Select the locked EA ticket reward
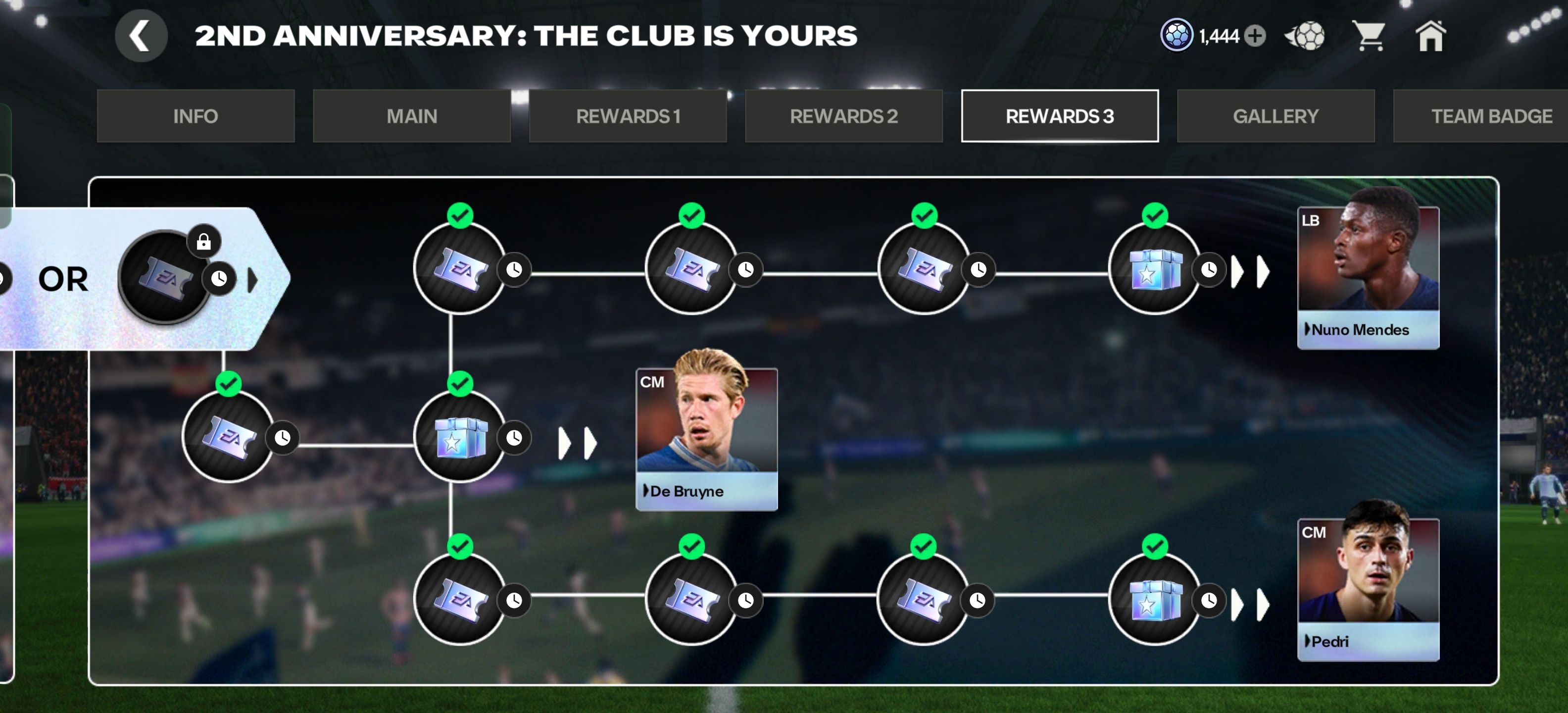This screenshot has height=713, width=1568. (x=164, y=278)
